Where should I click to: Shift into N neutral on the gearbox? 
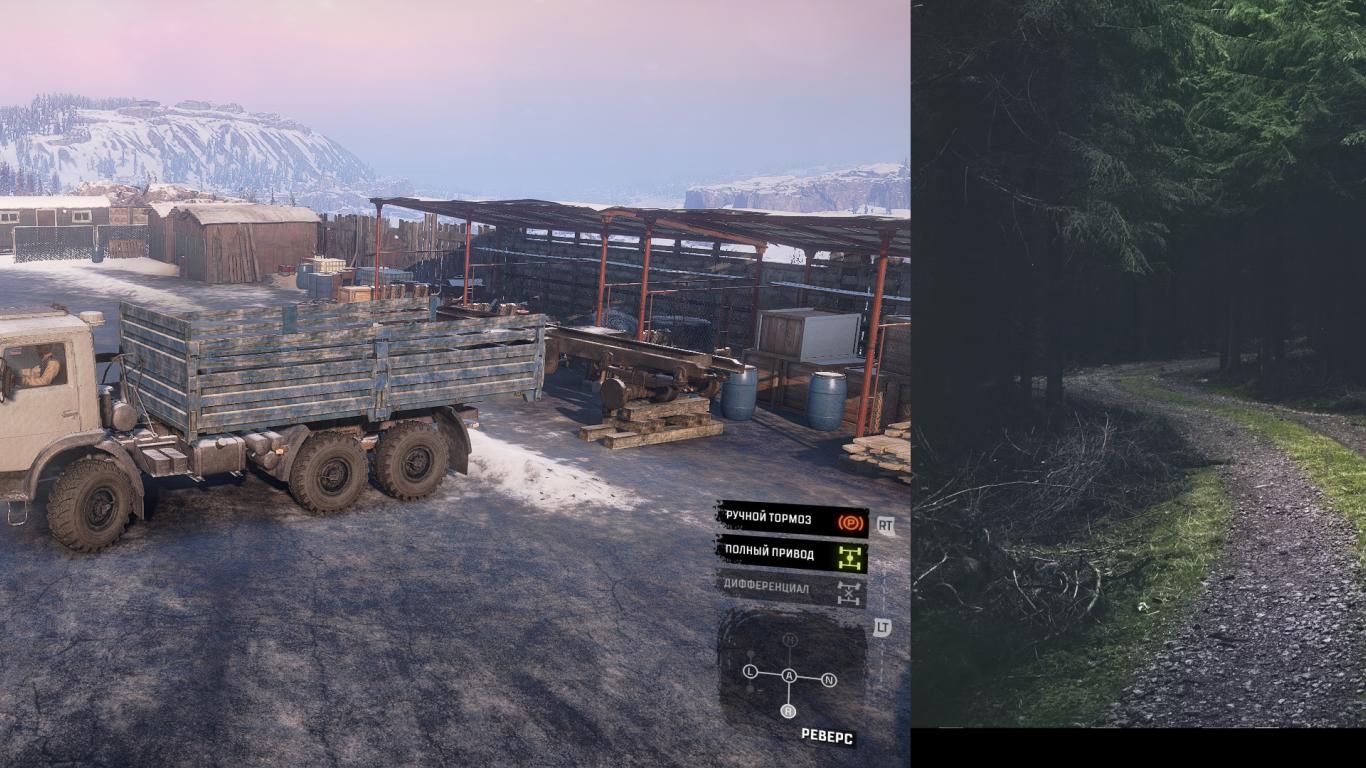[x=828, y=680]
